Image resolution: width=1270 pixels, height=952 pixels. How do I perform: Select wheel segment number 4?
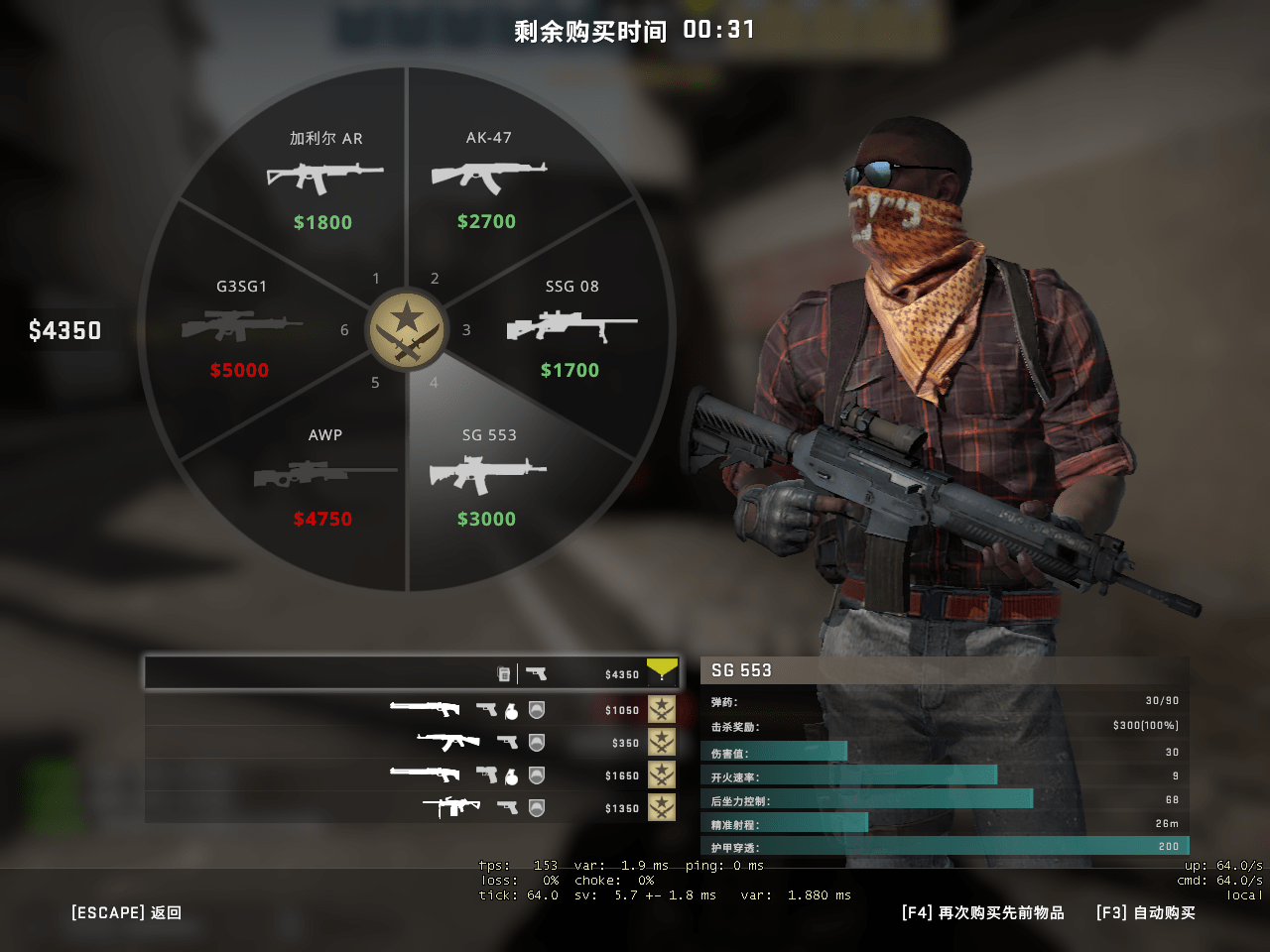(433, 382)
